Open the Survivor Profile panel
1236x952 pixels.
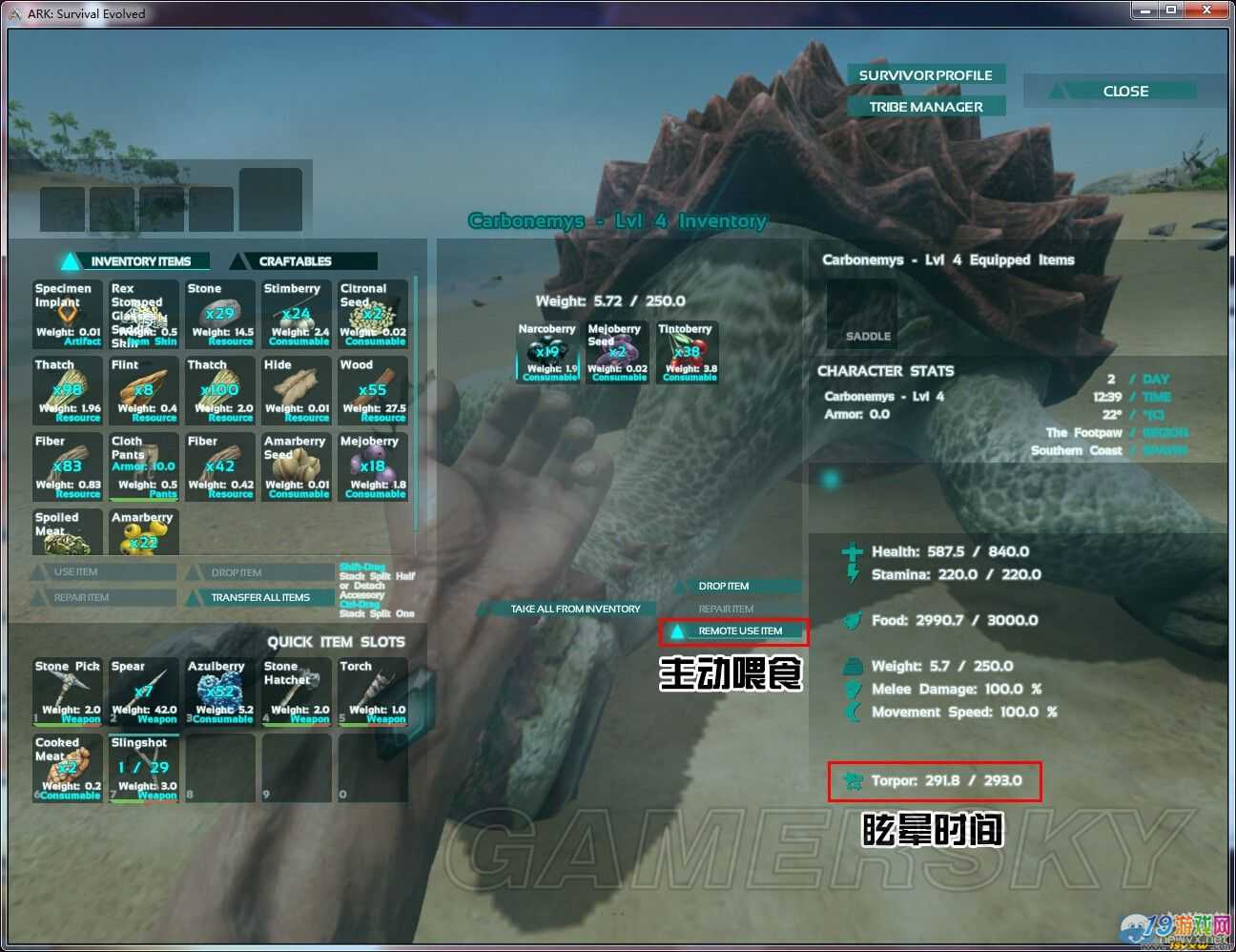tap(925, 75)
